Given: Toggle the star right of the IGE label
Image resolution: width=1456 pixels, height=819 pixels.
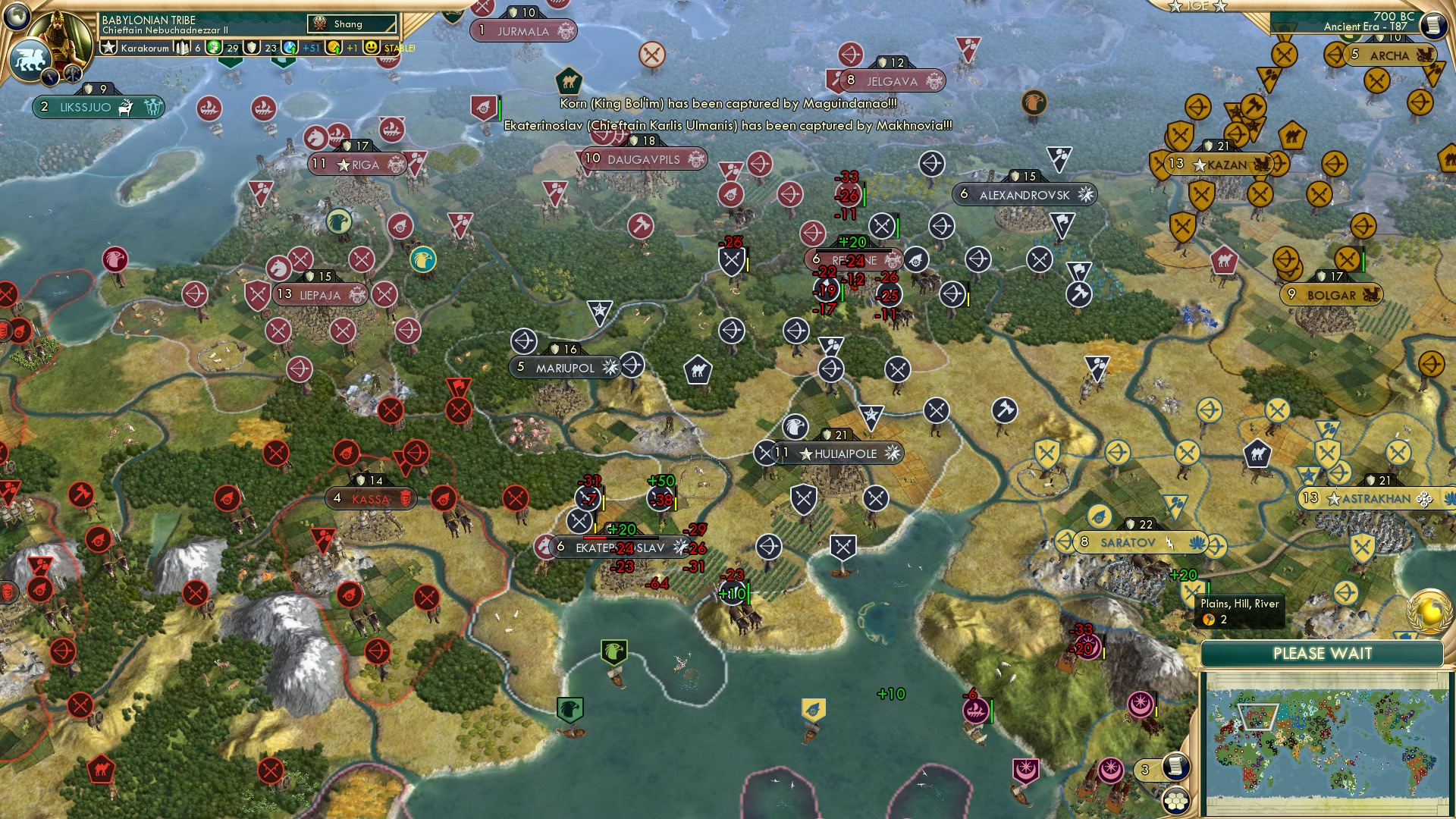Looking at the screenshot, I should coord(1220,8).
